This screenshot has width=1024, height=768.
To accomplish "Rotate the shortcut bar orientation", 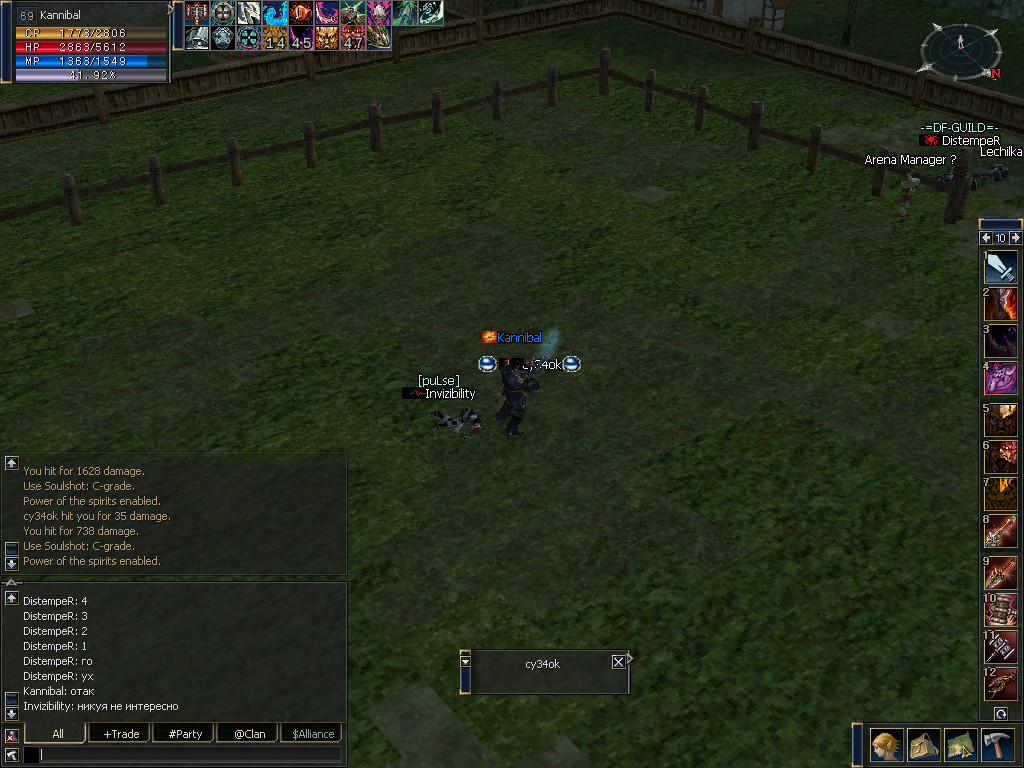I will click(x=1000, y=713).
